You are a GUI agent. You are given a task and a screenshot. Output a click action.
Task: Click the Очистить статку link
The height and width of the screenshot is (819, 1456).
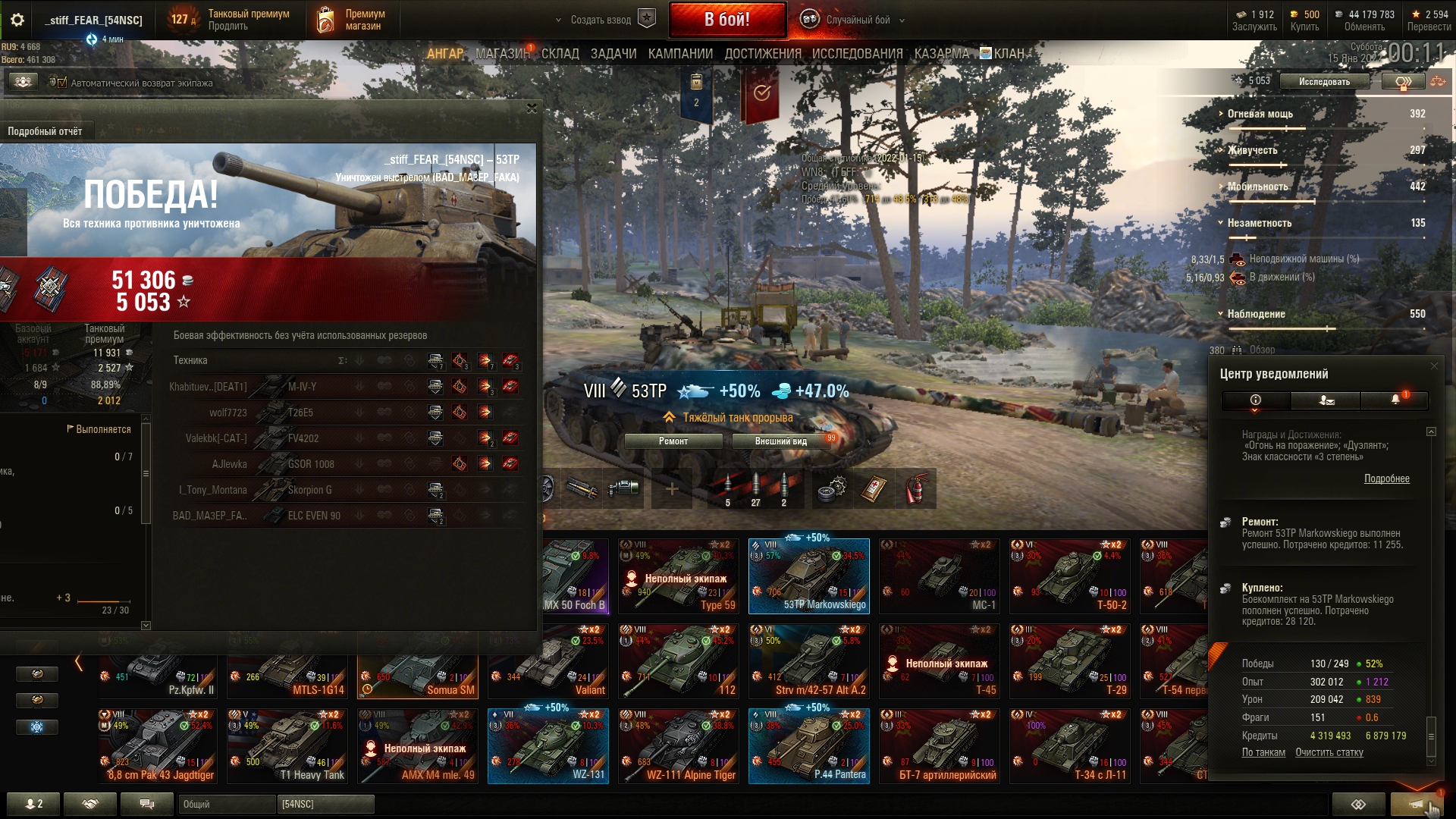coord(1329,752)
